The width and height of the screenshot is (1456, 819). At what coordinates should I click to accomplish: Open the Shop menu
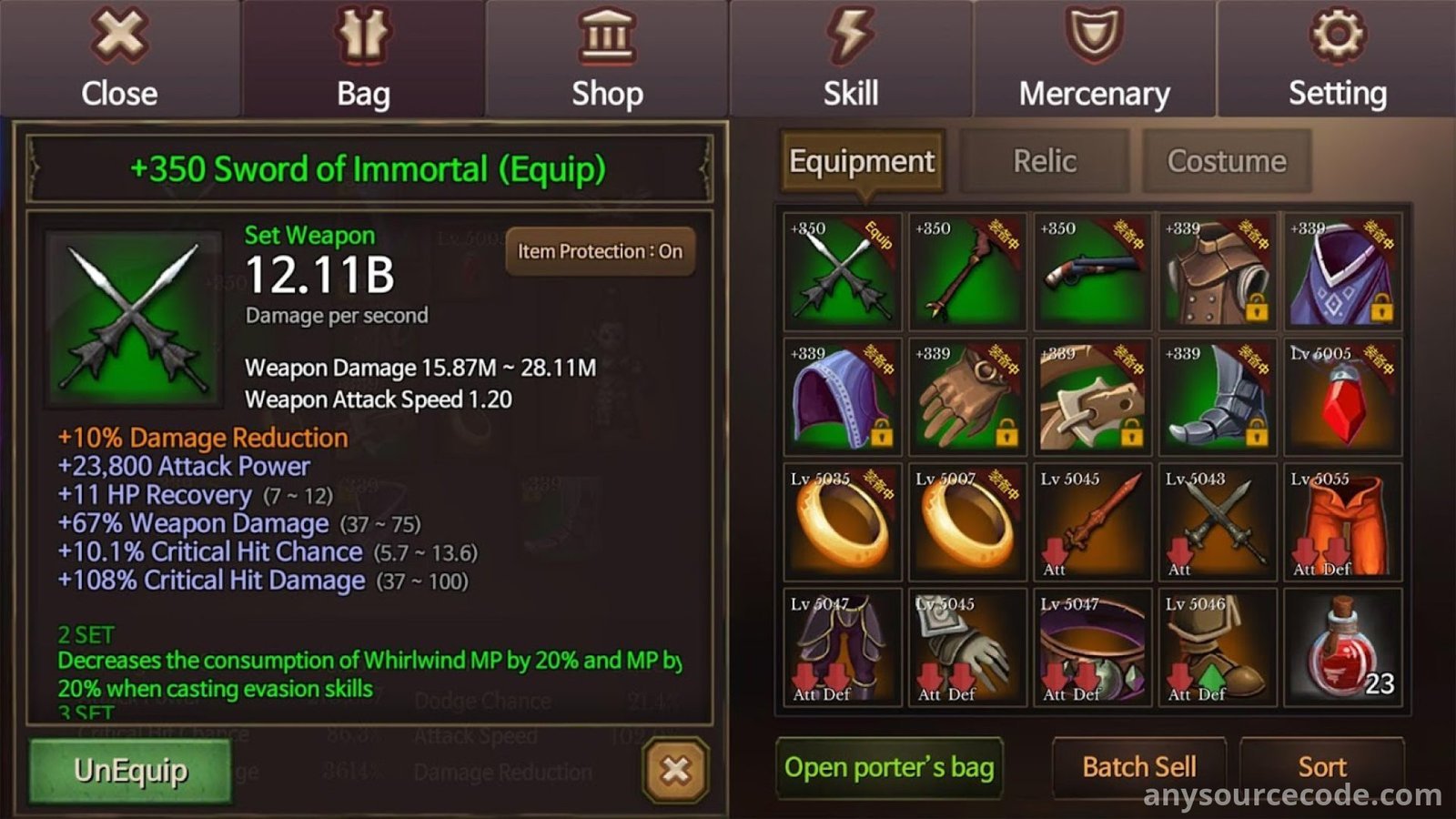click(607, 58)
